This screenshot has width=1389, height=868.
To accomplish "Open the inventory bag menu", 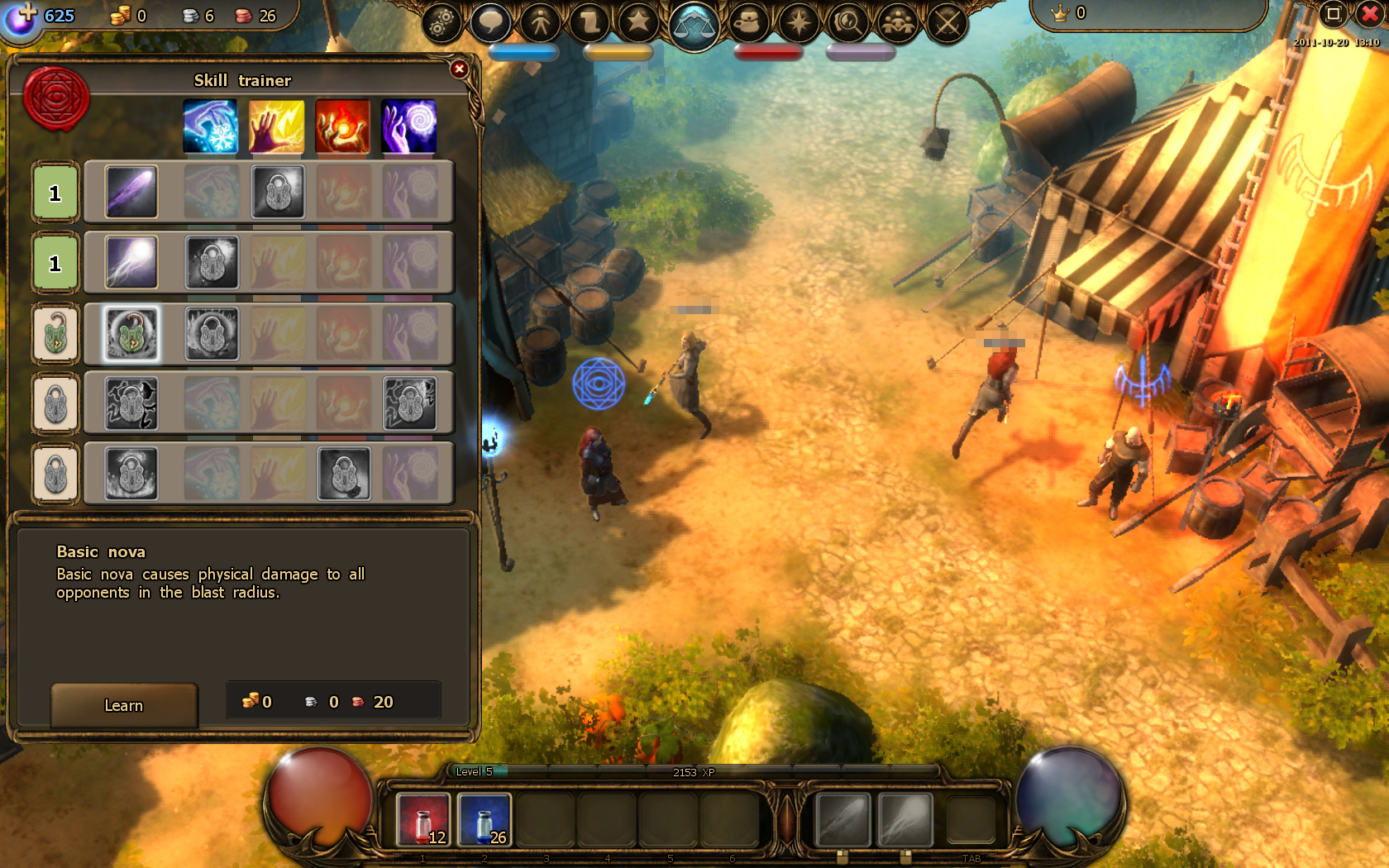I will click(748, 22).
